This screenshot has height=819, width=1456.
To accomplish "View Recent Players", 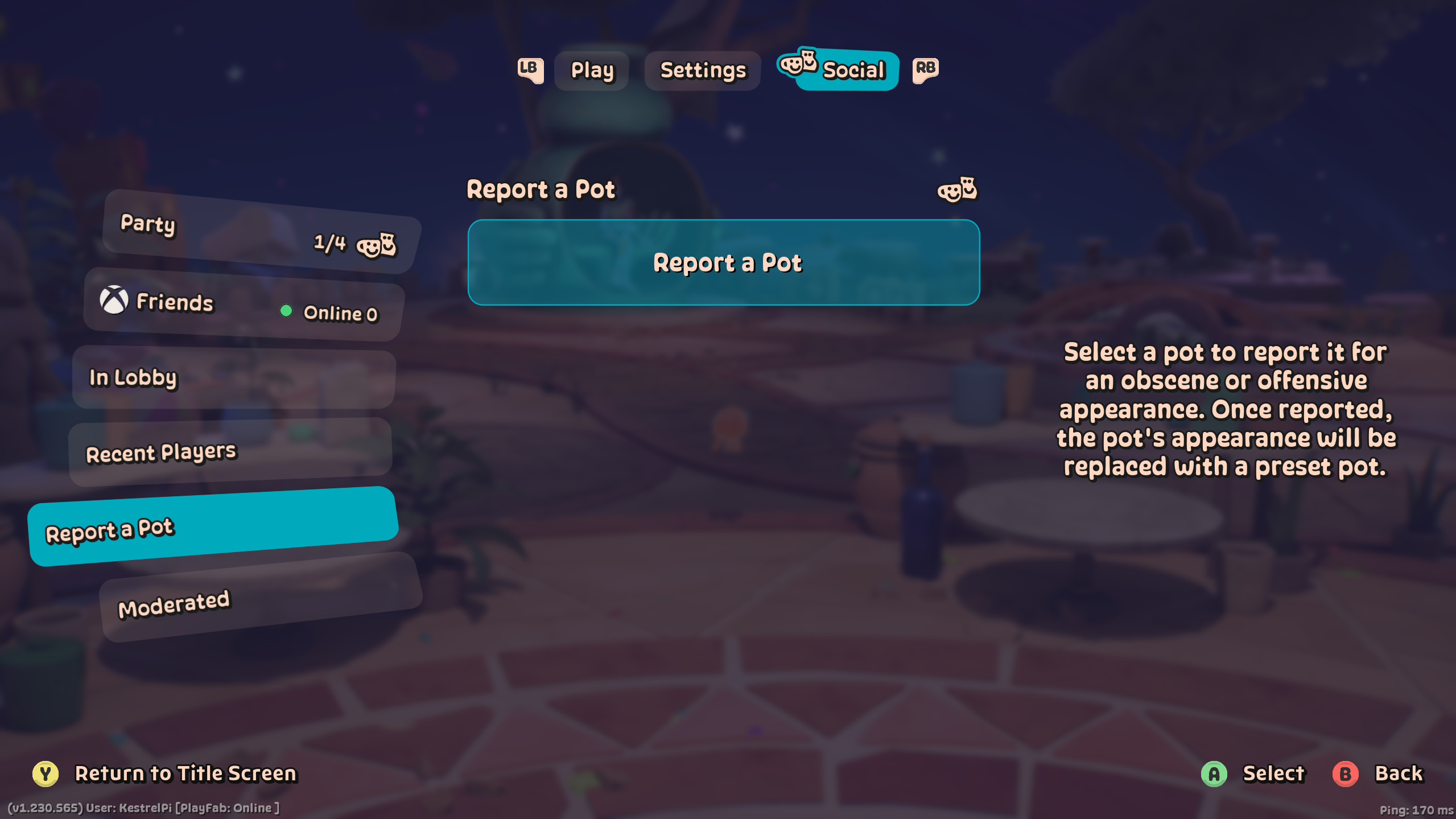I will tap(230, 452).
